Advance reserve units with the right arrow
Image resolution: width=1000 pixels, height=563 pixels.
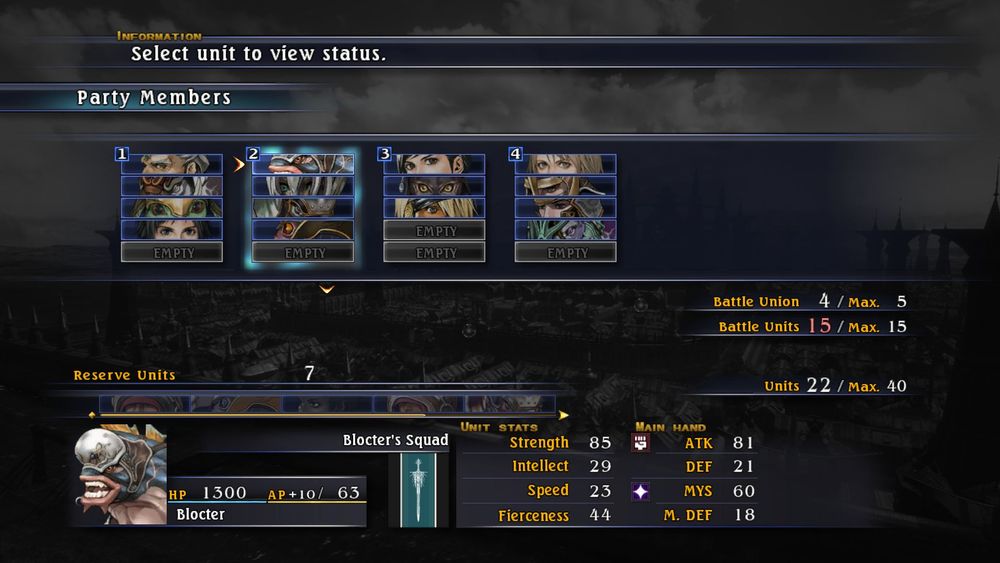coord(564,414)
